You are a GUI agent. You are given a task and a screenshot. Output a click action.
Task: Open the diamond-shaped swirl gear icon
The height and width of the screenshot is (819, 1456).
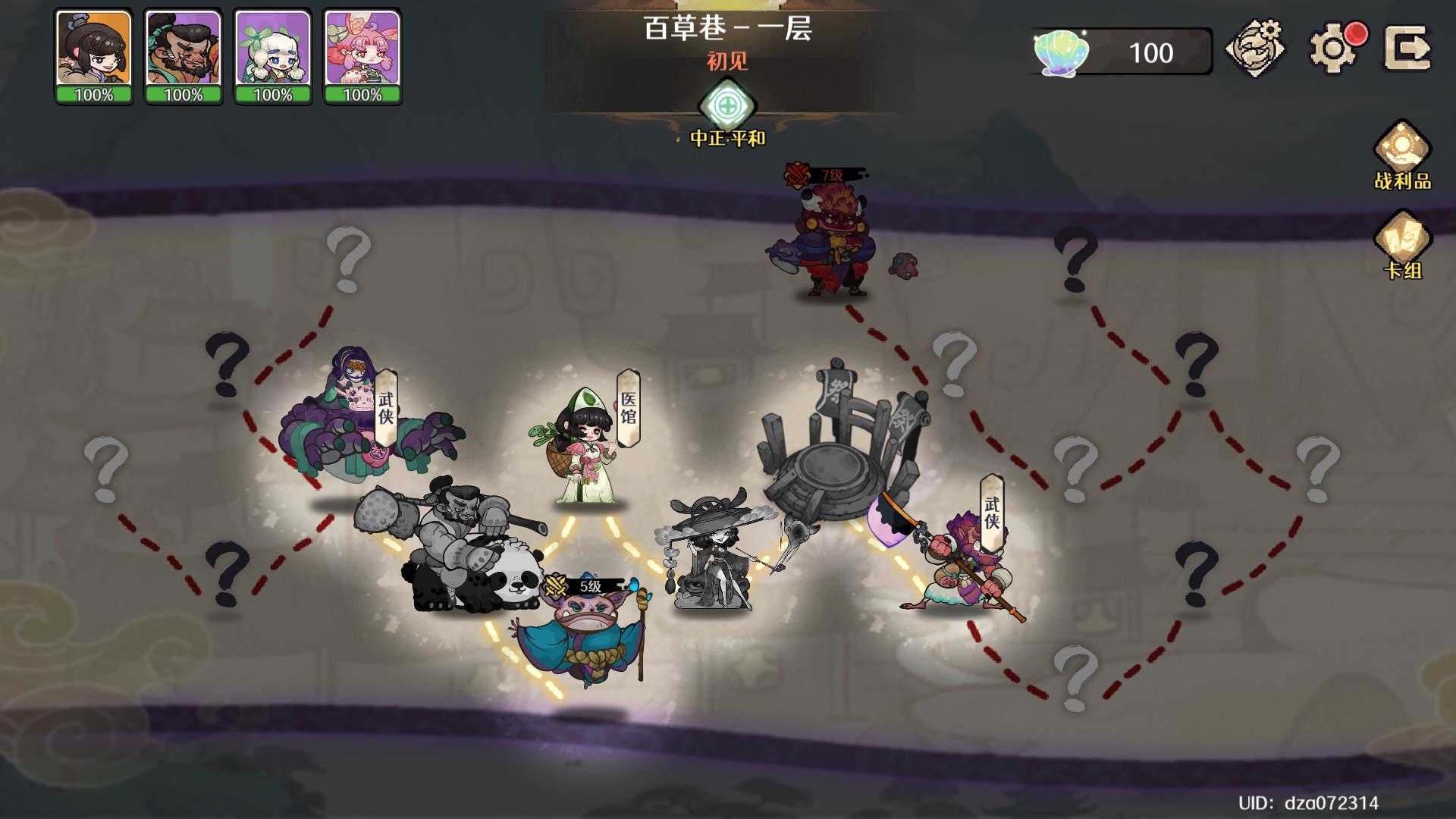1254,49
